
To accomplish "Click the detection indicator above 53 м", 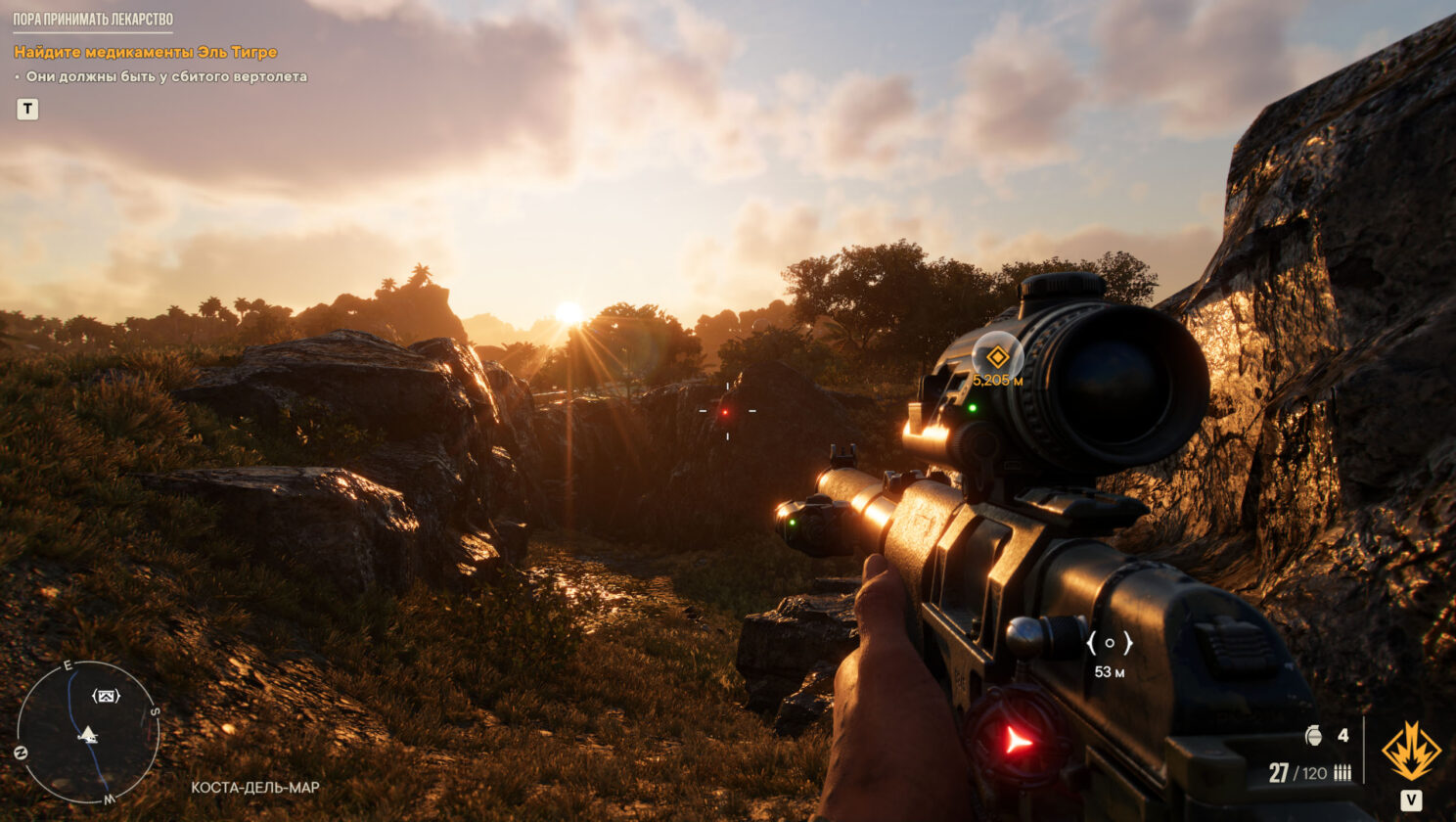I will point(1109,643).
